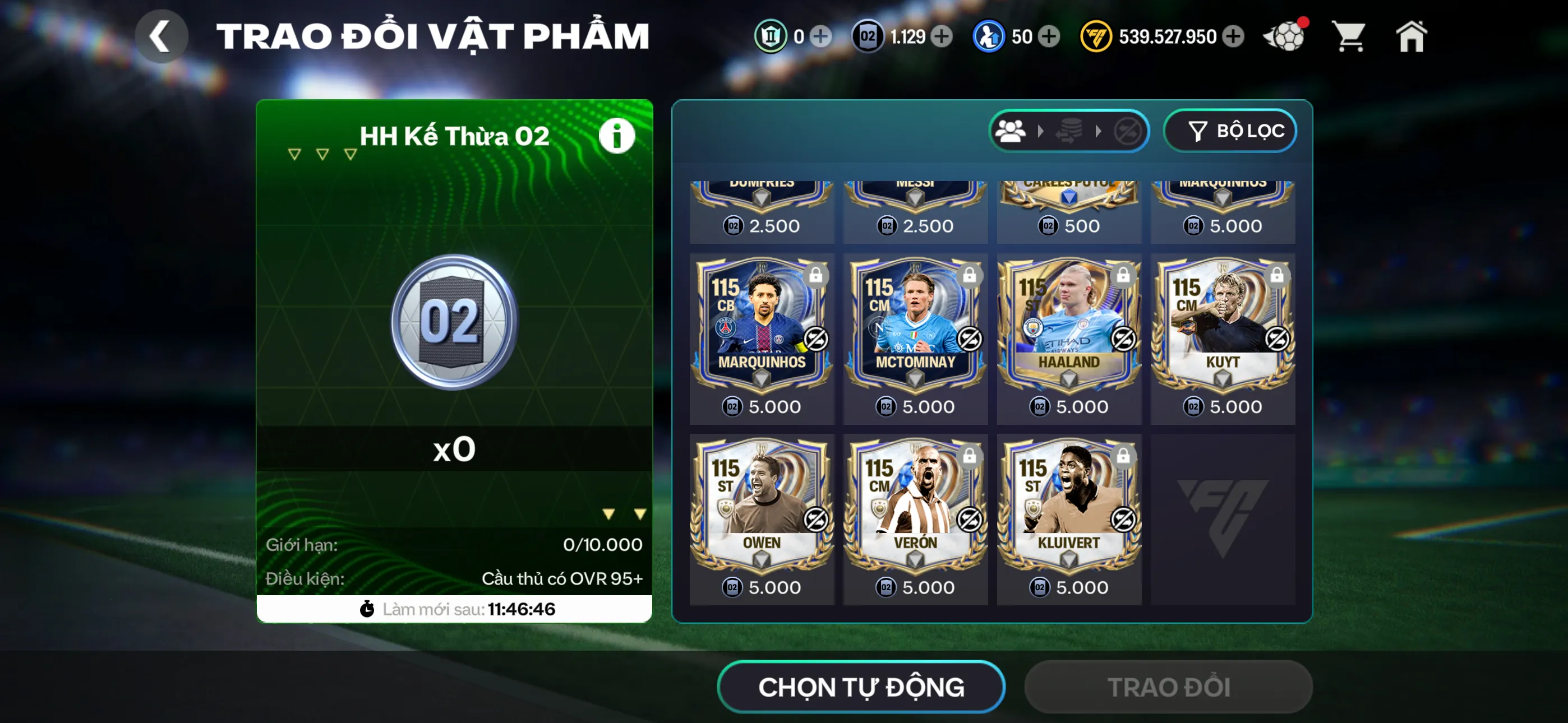
Task: Open the in-game store cart icon
Action: [x=1349, y=36]
